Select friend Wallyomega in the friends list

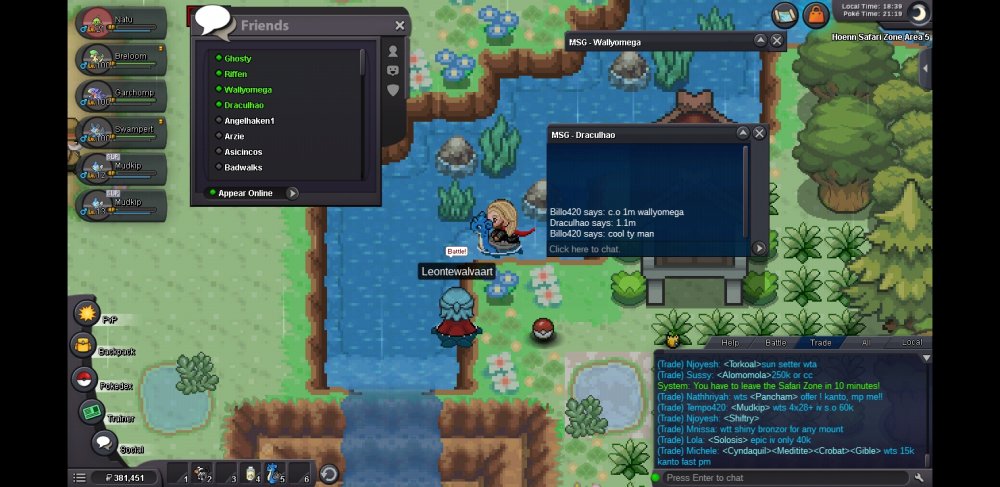tap(248, 90)
